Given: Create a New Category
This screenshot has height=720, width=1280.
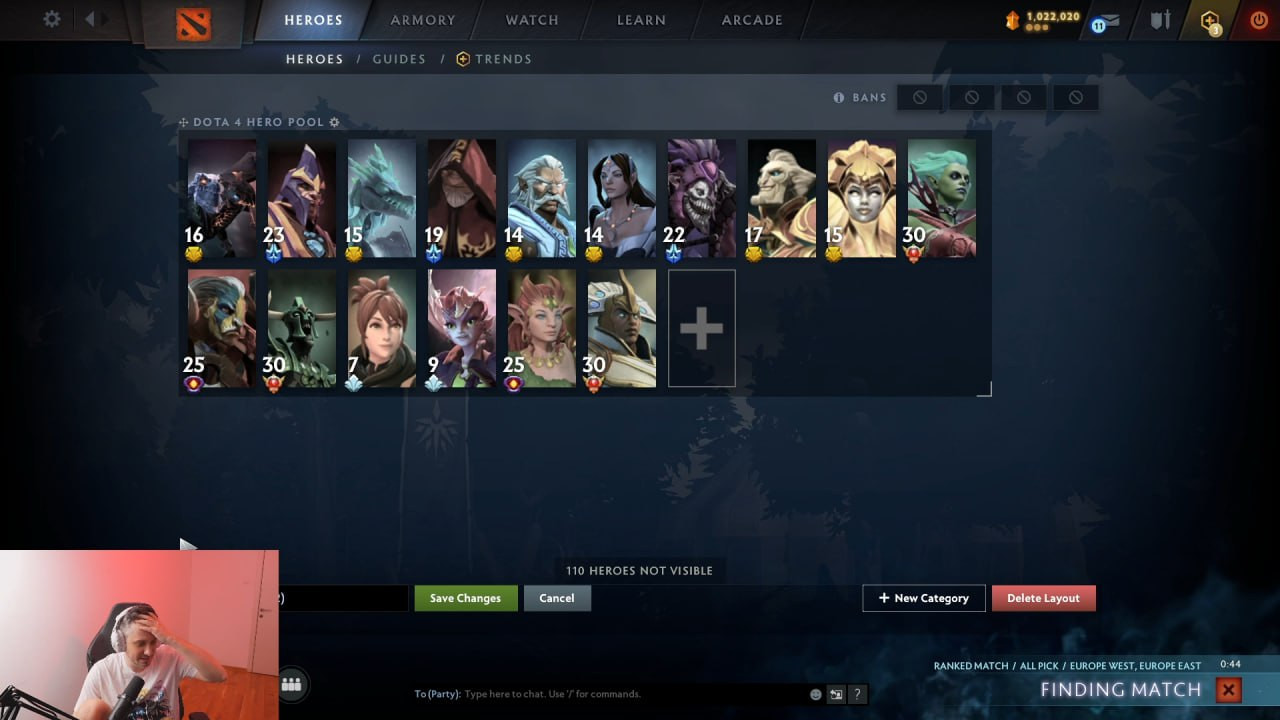Looking at the screenshot, I should click(923, 598).
